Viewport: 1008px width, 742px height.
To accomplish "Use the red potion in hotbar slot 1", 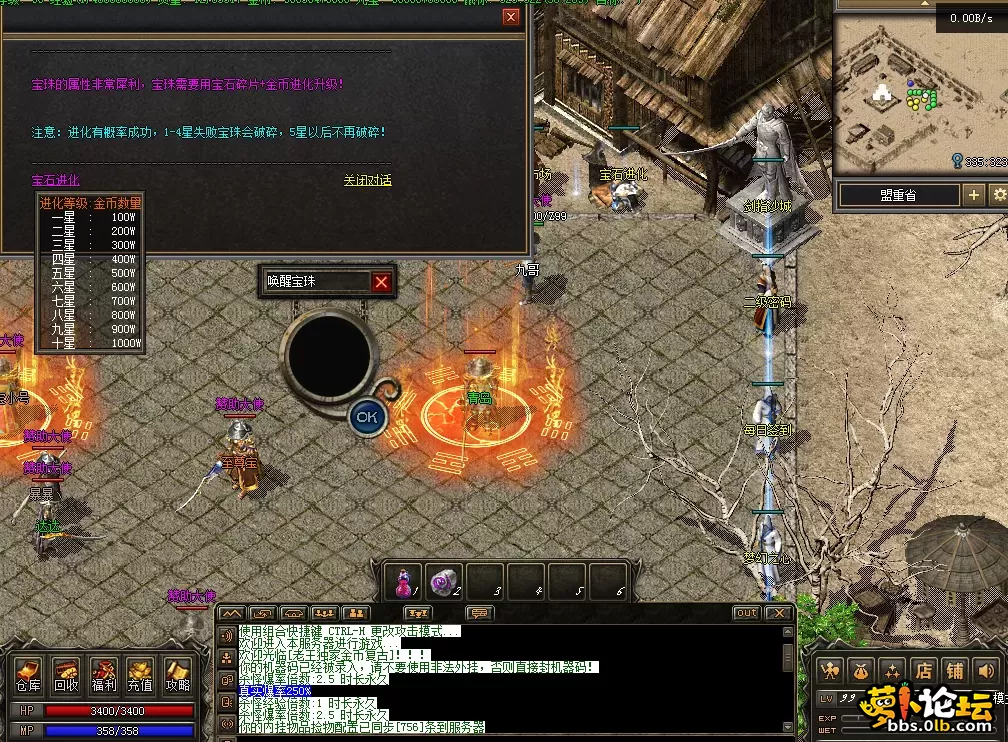I will click(x=405, y=581).
